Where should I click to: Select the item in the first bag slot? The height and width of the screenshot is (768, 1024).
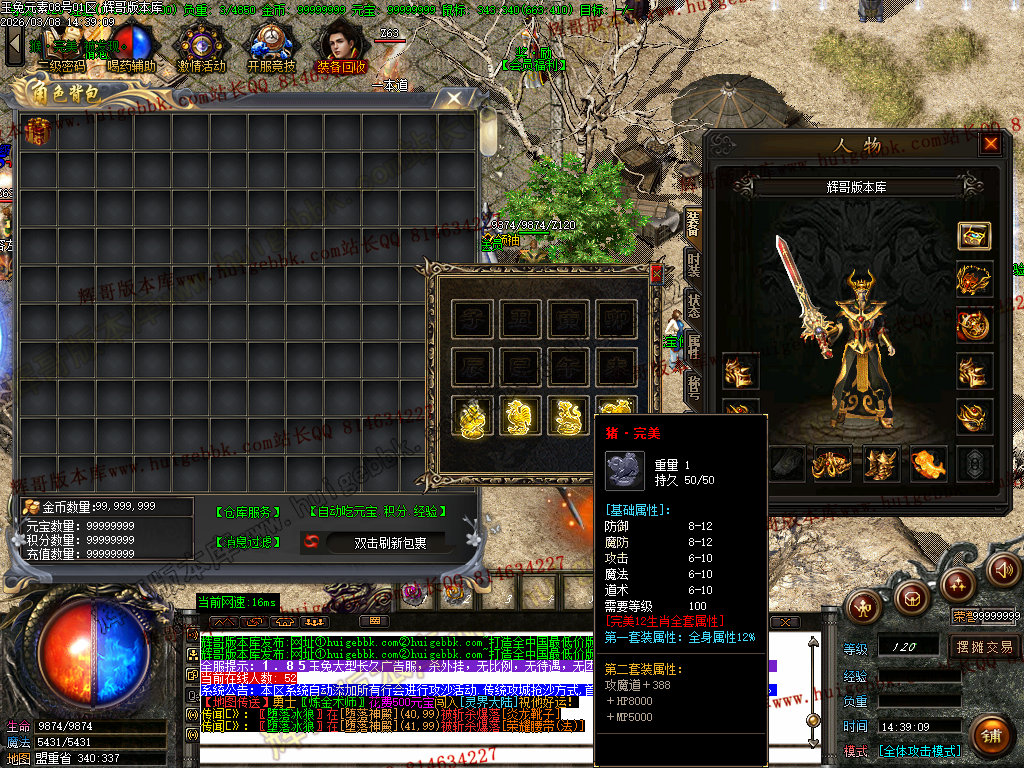[38, 131]
